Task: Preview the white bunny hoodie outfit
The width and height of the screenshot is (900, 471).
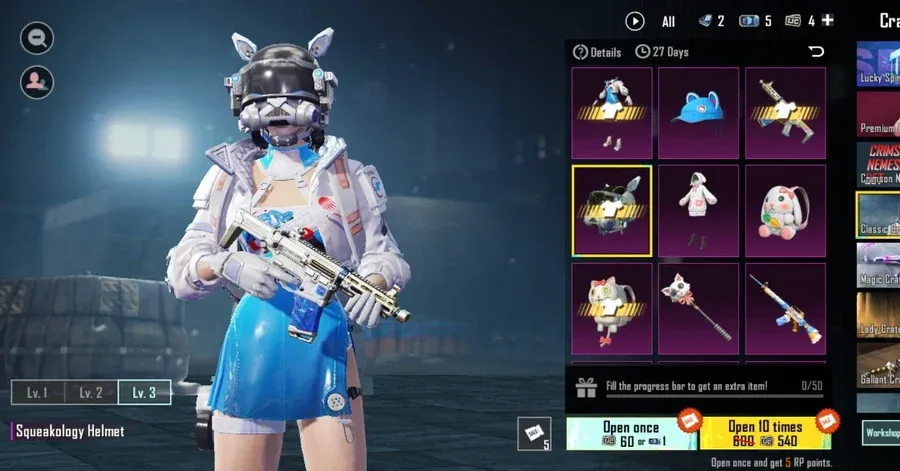Action: 698,210
